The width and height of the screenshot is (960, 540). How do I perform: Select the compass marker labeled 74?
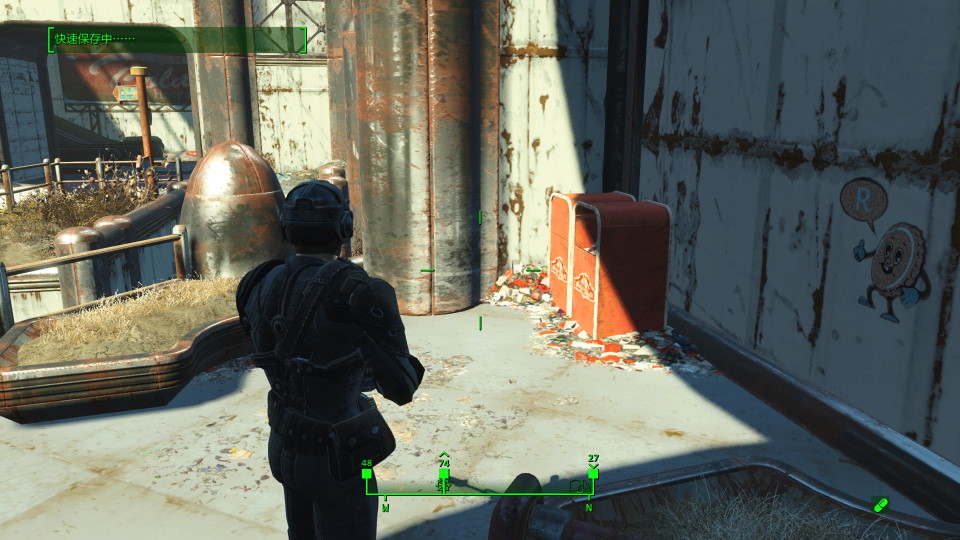click(x=443, y=473)
